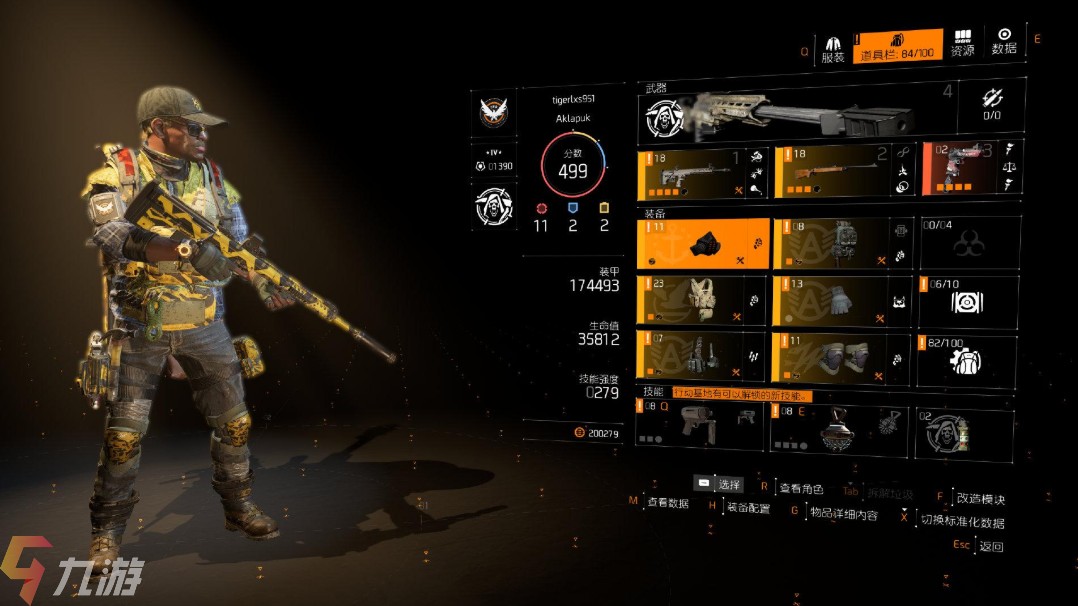This screenshot has height=606, width=1078.
Task: Select the signature sniper rifle weapon slot
Action: pos(795,113)
